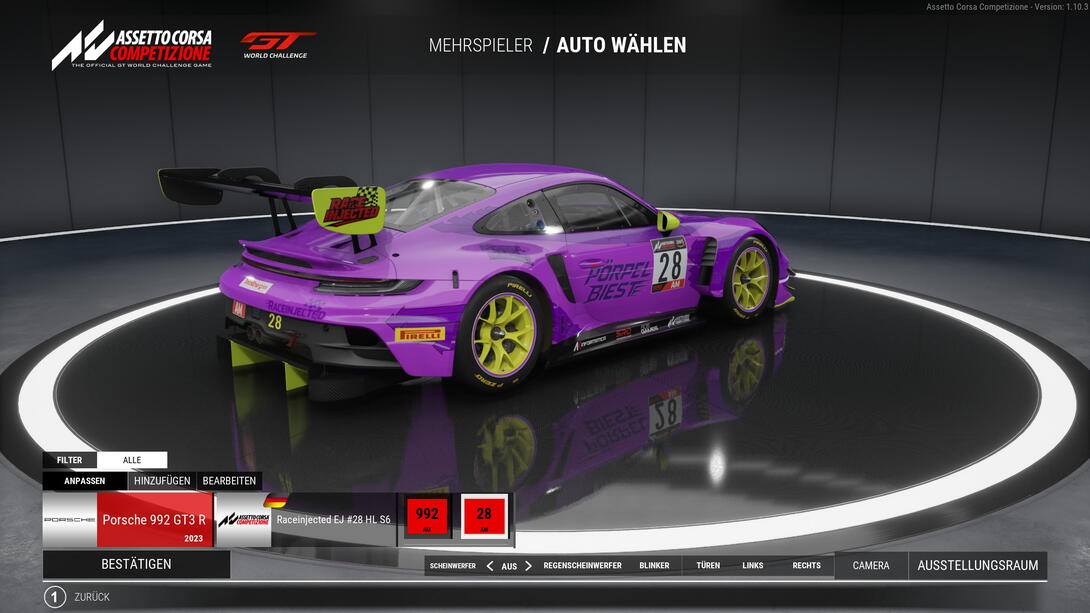This screenshot has width=1090, height=613.
Task: Pick the red 992 number plate tile
Action: (x=427, y=516)
